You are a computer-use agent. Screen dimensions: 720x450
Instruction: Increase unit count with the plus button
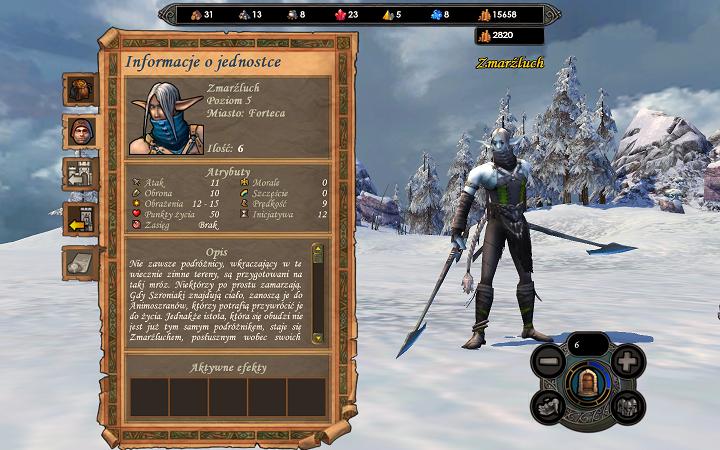(x=625, y=362)
